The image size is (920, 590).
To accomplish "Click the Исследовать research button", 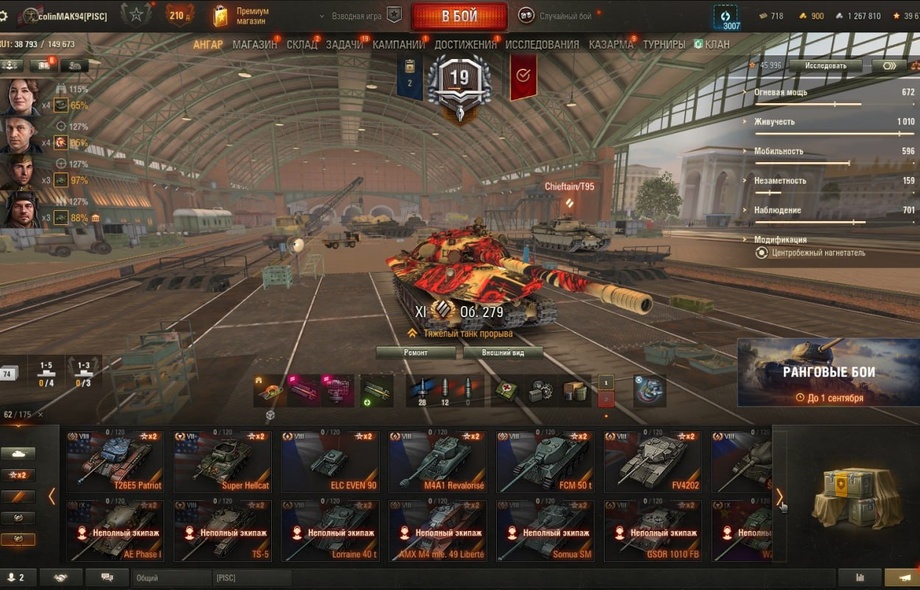I will point(825,66).
